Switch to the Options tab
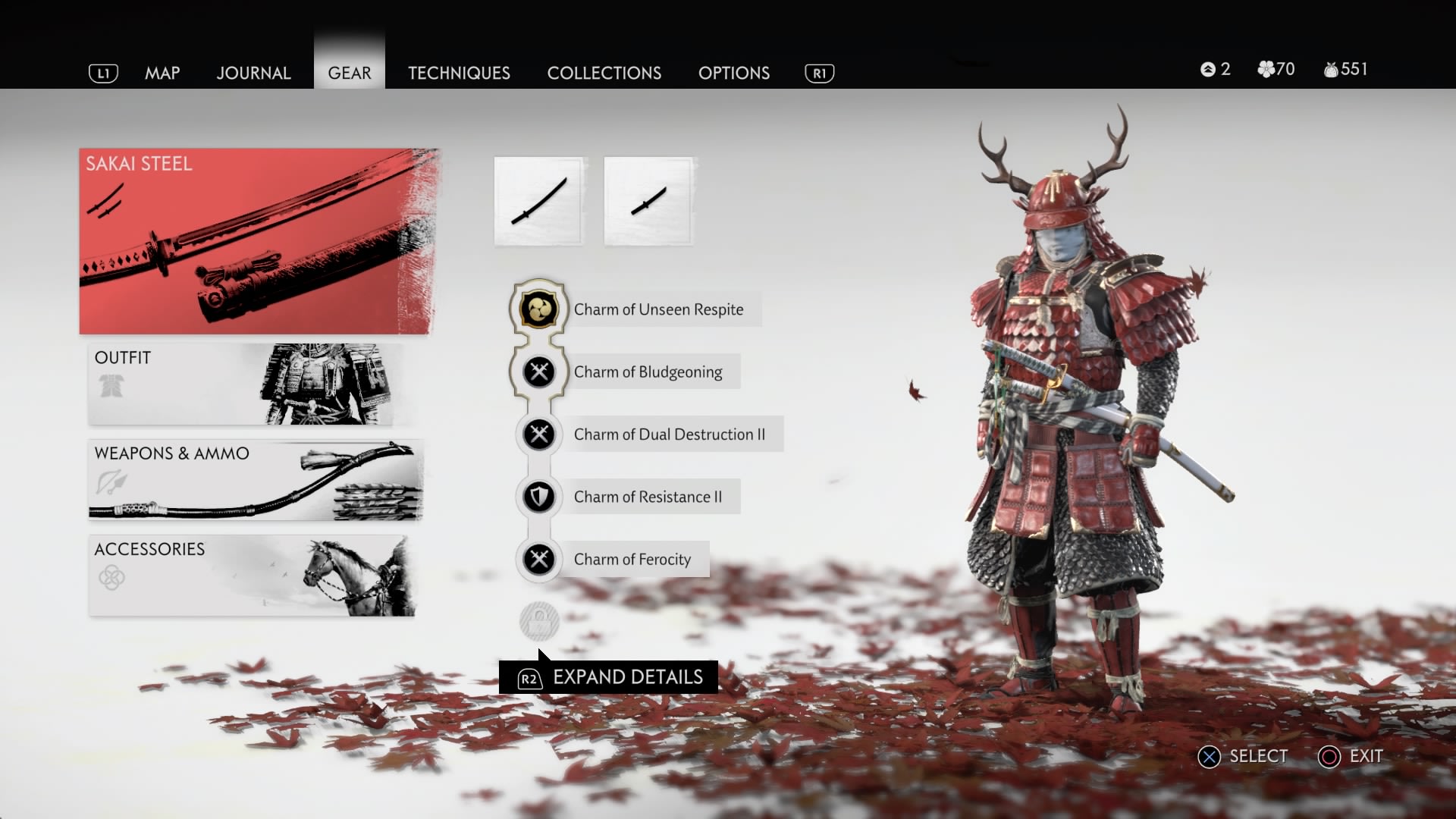The height and width of the screenshot is (819, 1456). pos(734,73)
